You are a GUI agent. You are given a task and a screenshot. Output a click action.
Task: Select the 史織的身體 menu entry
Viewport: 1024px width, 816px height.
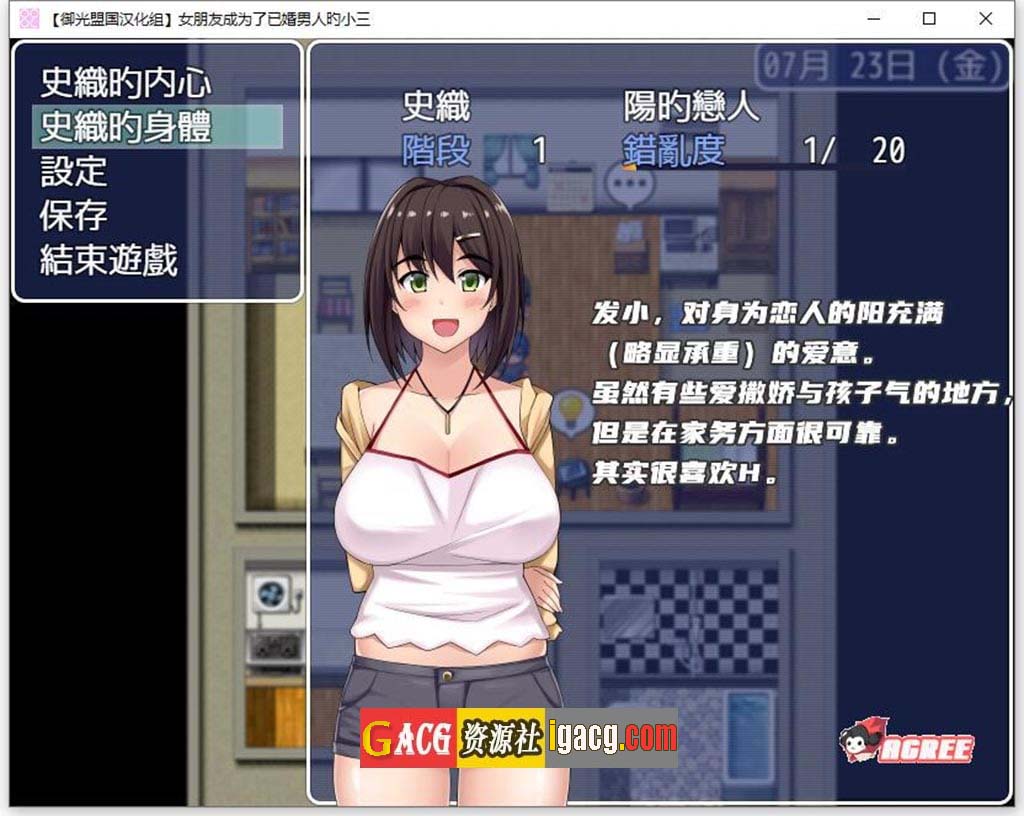(x=125, y=127)
